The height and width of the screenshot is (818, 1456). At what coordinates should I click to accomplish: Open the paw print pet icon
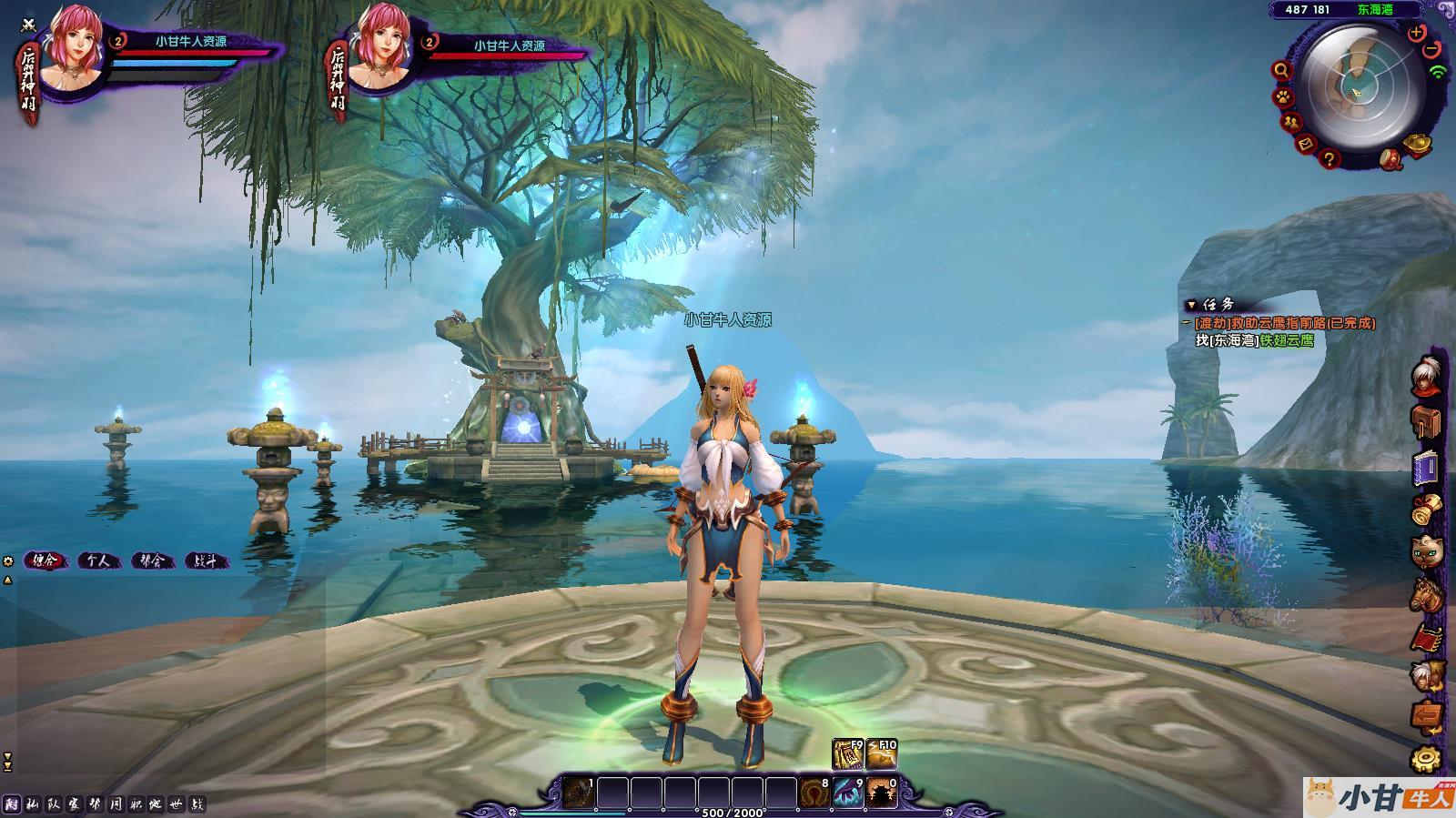(x=1282, y=96)
